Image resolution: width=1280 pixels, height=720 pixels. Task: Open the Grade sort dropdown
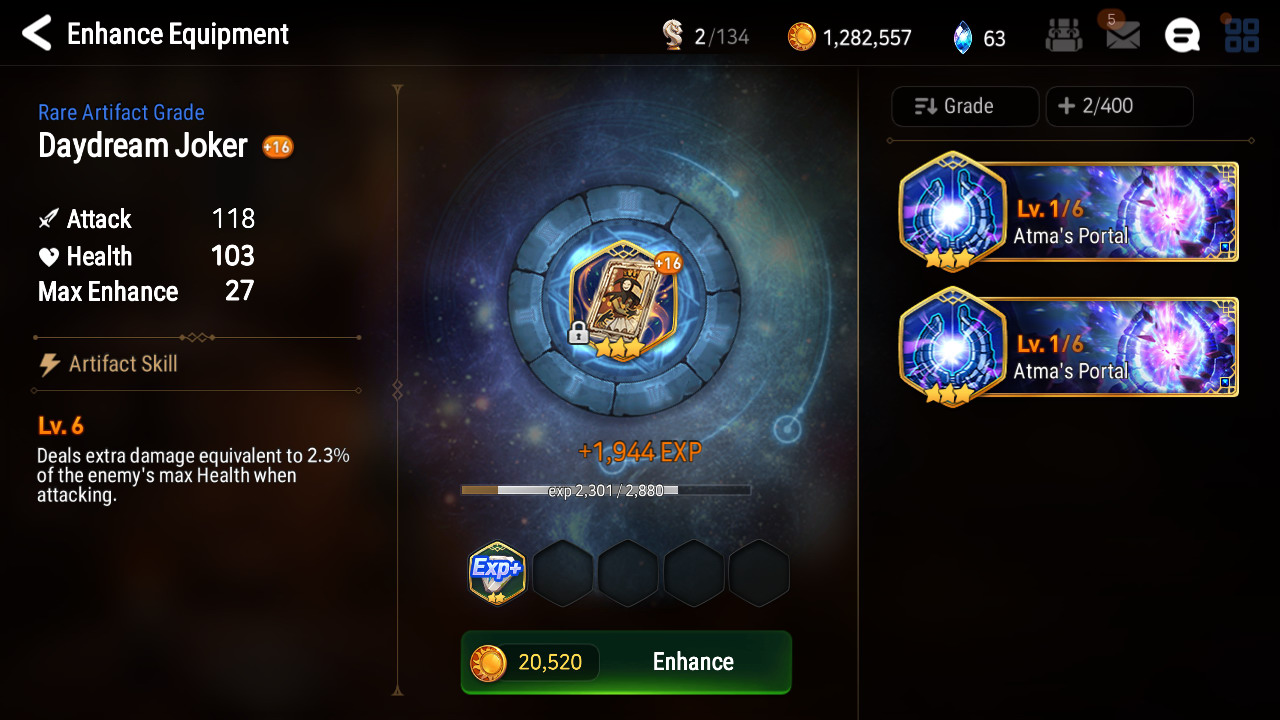[x=965, y=106]
